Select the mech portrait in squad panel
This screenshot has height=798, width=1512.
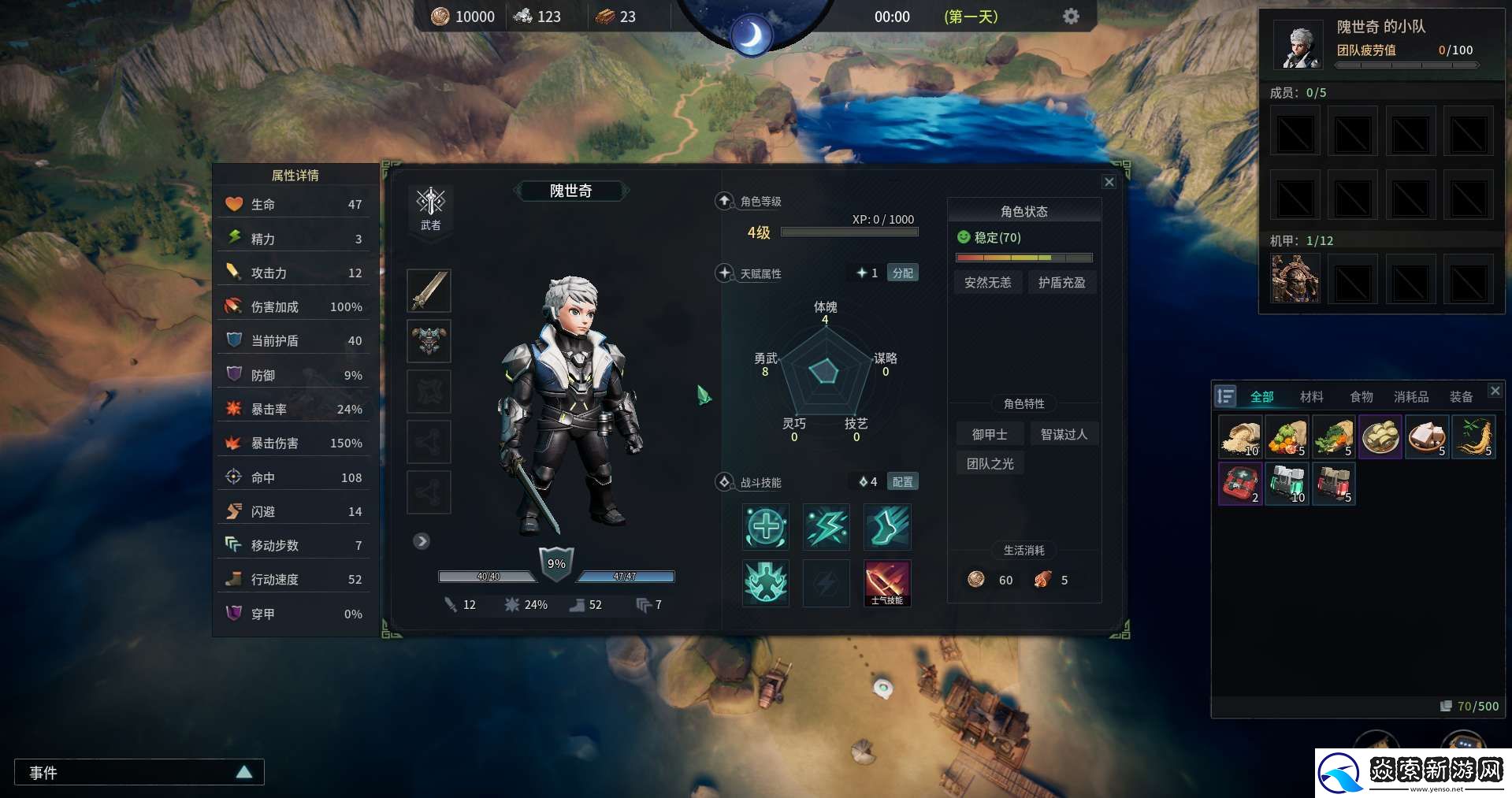click(x=1295, y=279)
